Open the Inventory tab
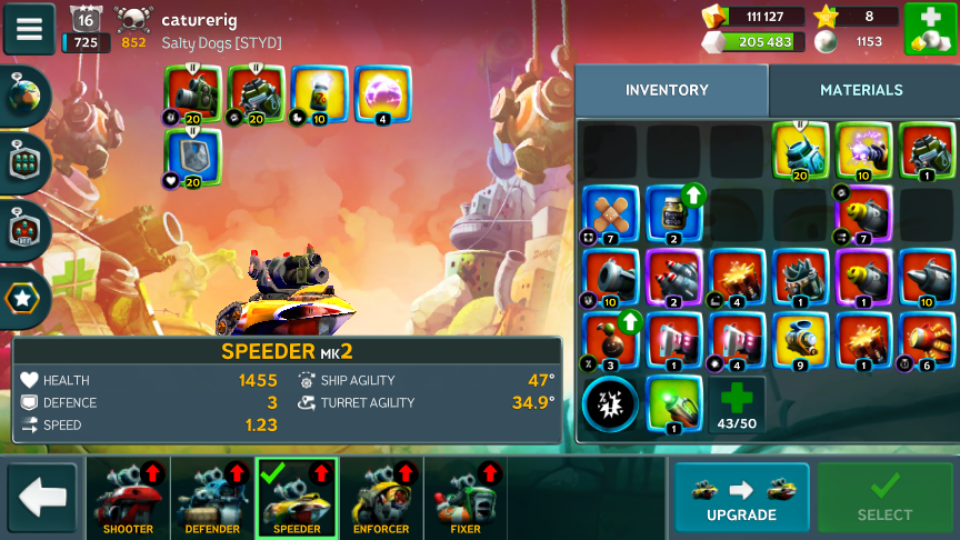960x540 pixels. (667, 90)
